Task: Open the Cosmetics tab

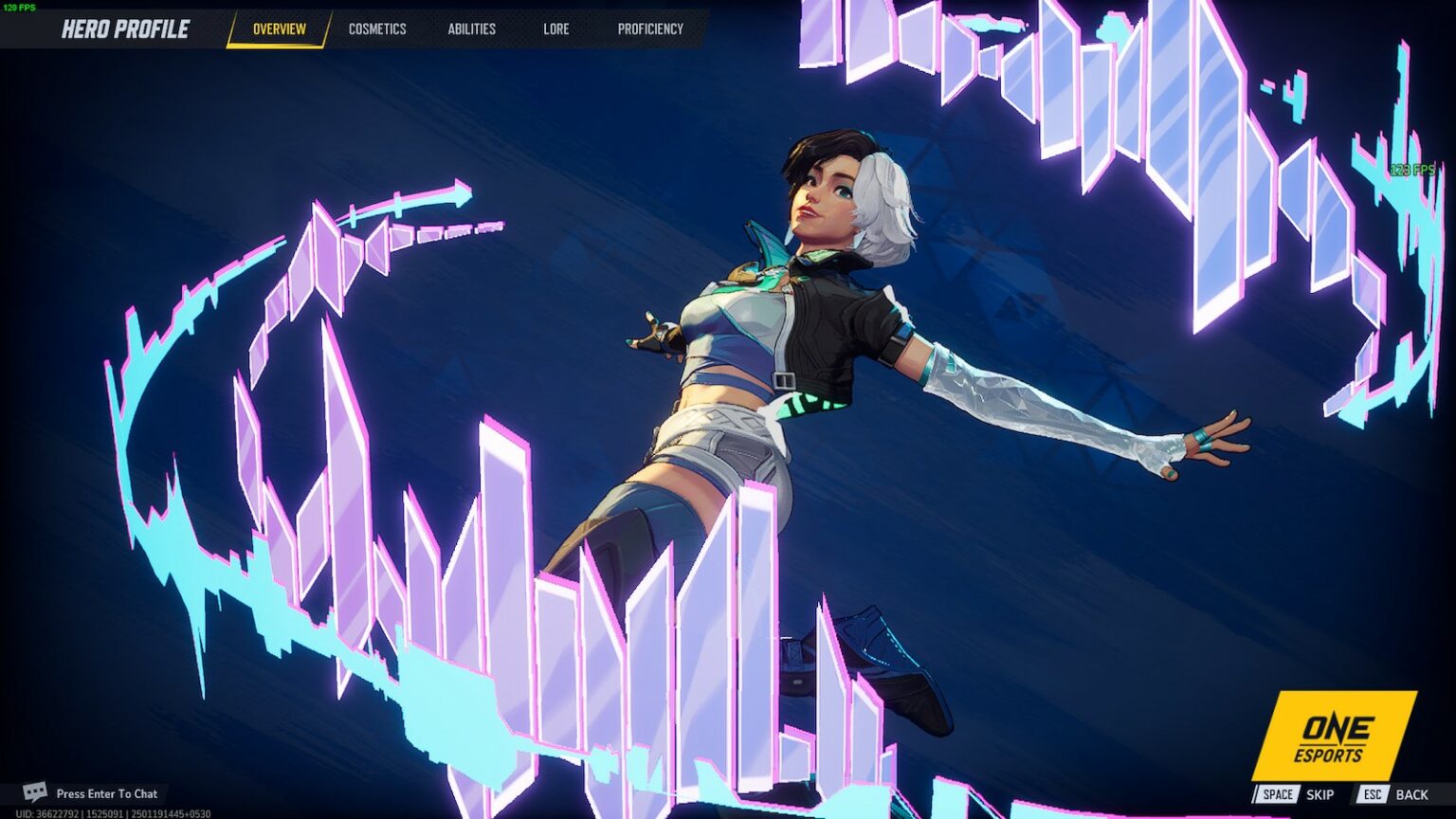Action: [377, 29]
